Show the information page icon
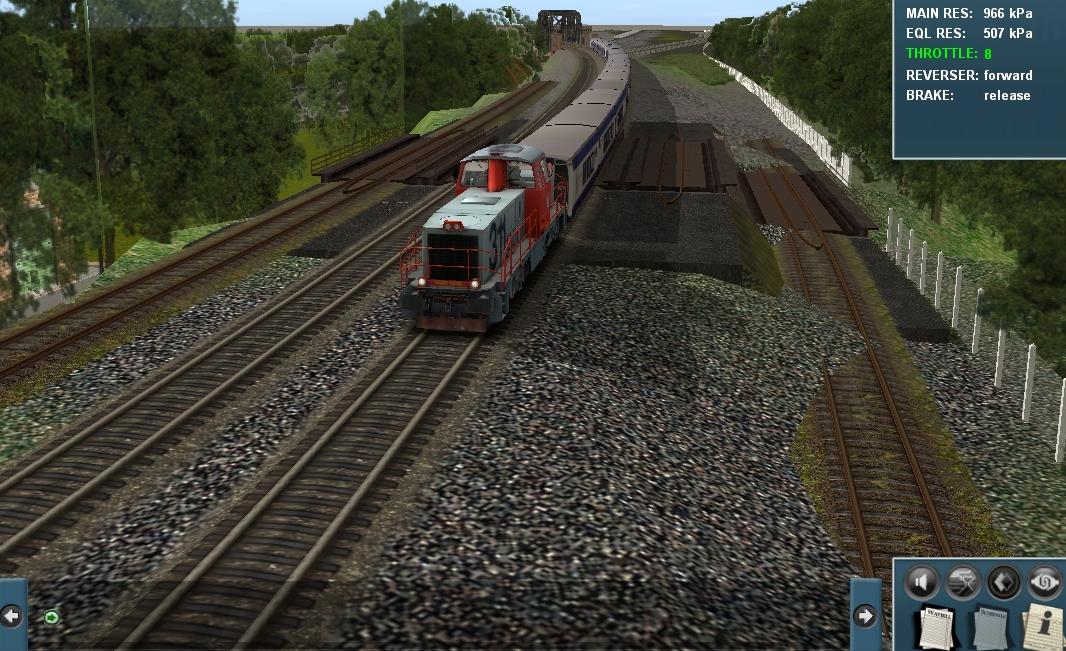 [1043, 627]
